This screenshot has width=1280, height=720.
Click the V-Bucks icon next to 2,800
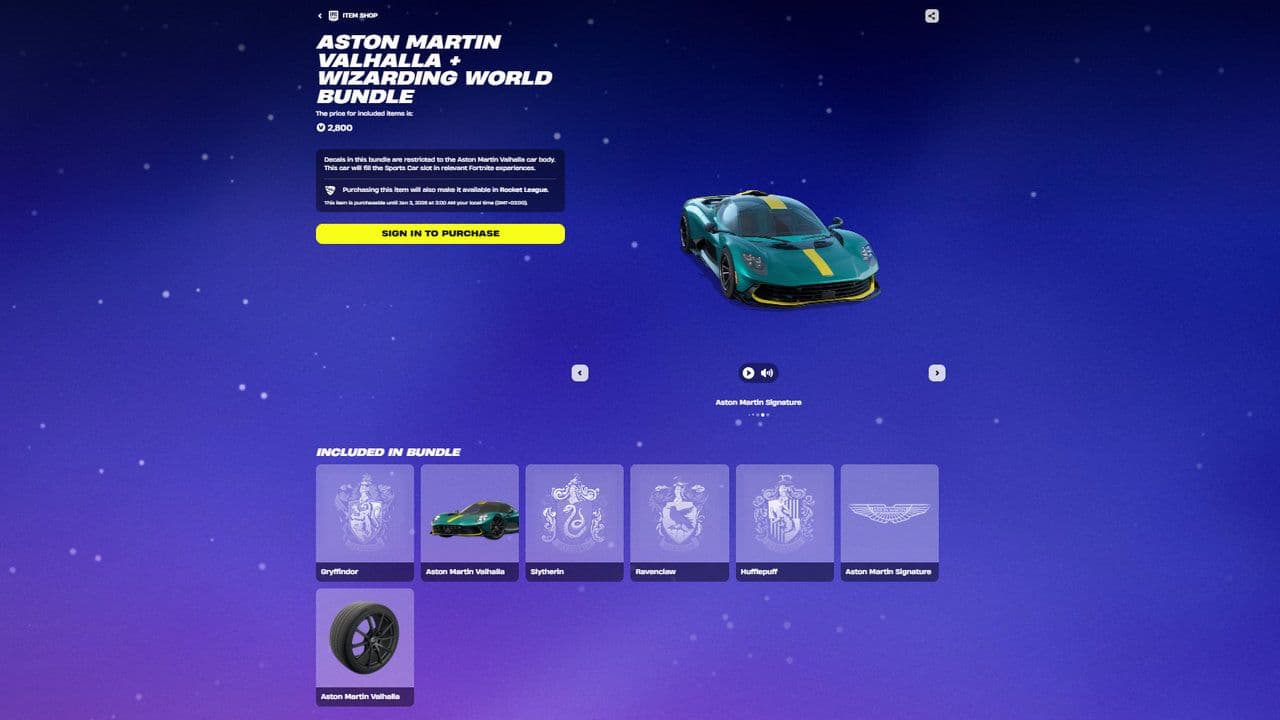320,128
